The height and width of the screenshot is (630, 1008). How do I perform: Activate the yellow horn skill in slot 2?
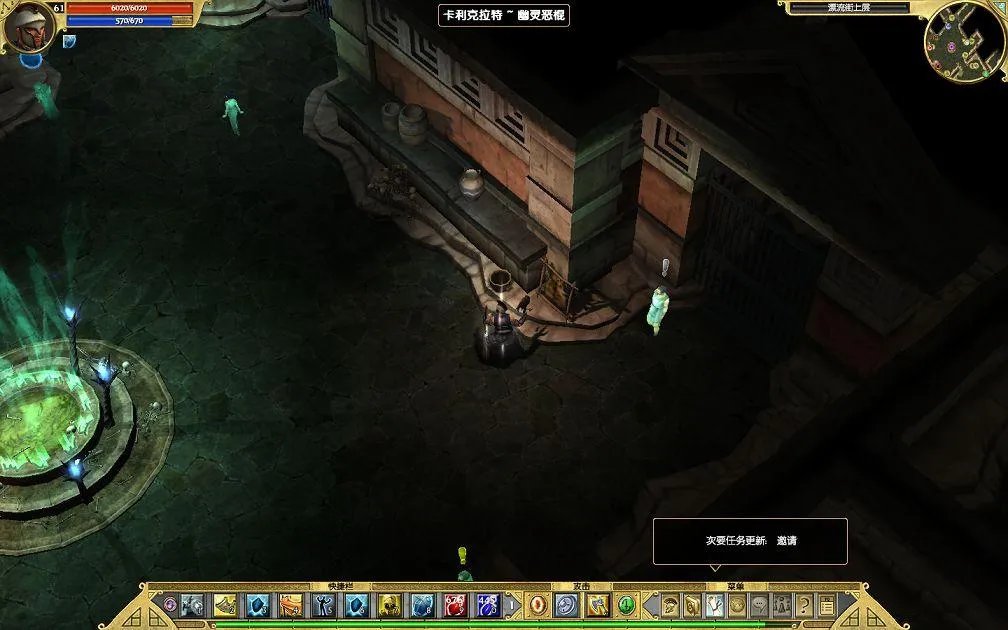tap(225, 605)
